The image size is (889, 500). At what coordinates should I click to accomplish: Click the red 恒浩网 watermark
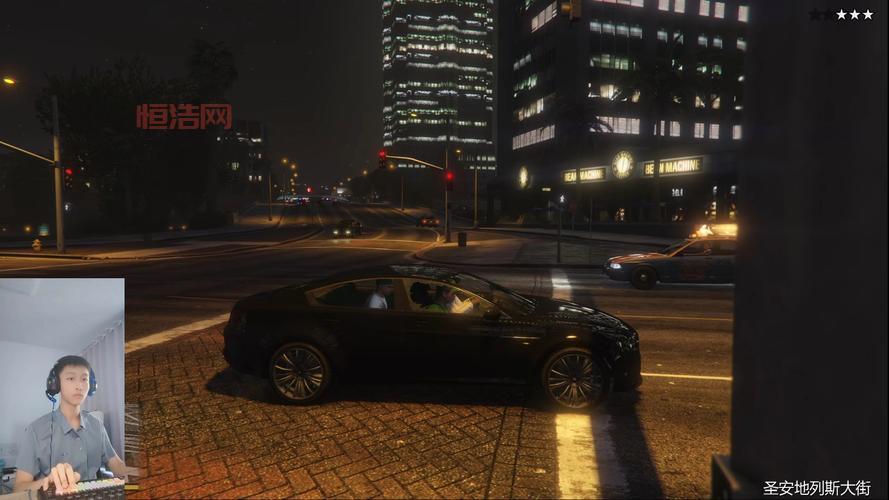tap(184, 117)
